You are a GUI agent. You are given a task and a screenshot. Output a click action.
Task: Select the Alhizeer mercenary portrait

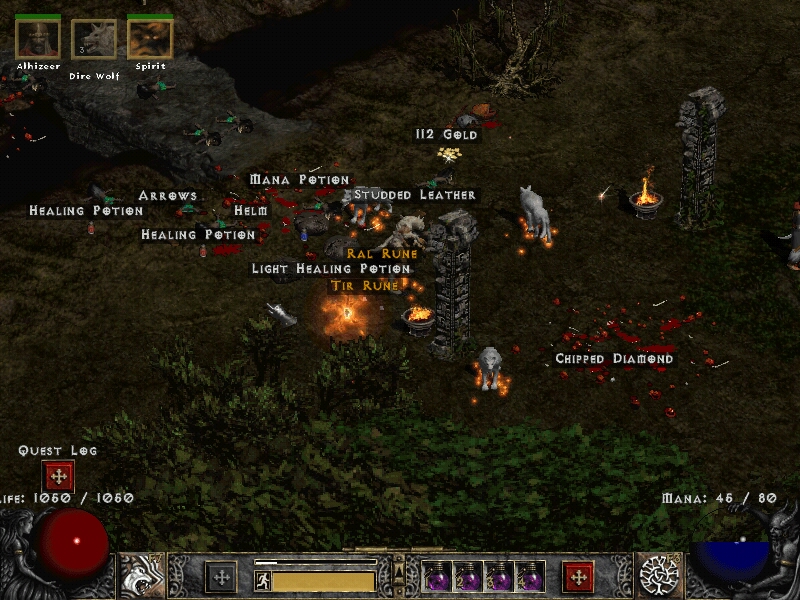pyautogui.click(x=38, y=39)
